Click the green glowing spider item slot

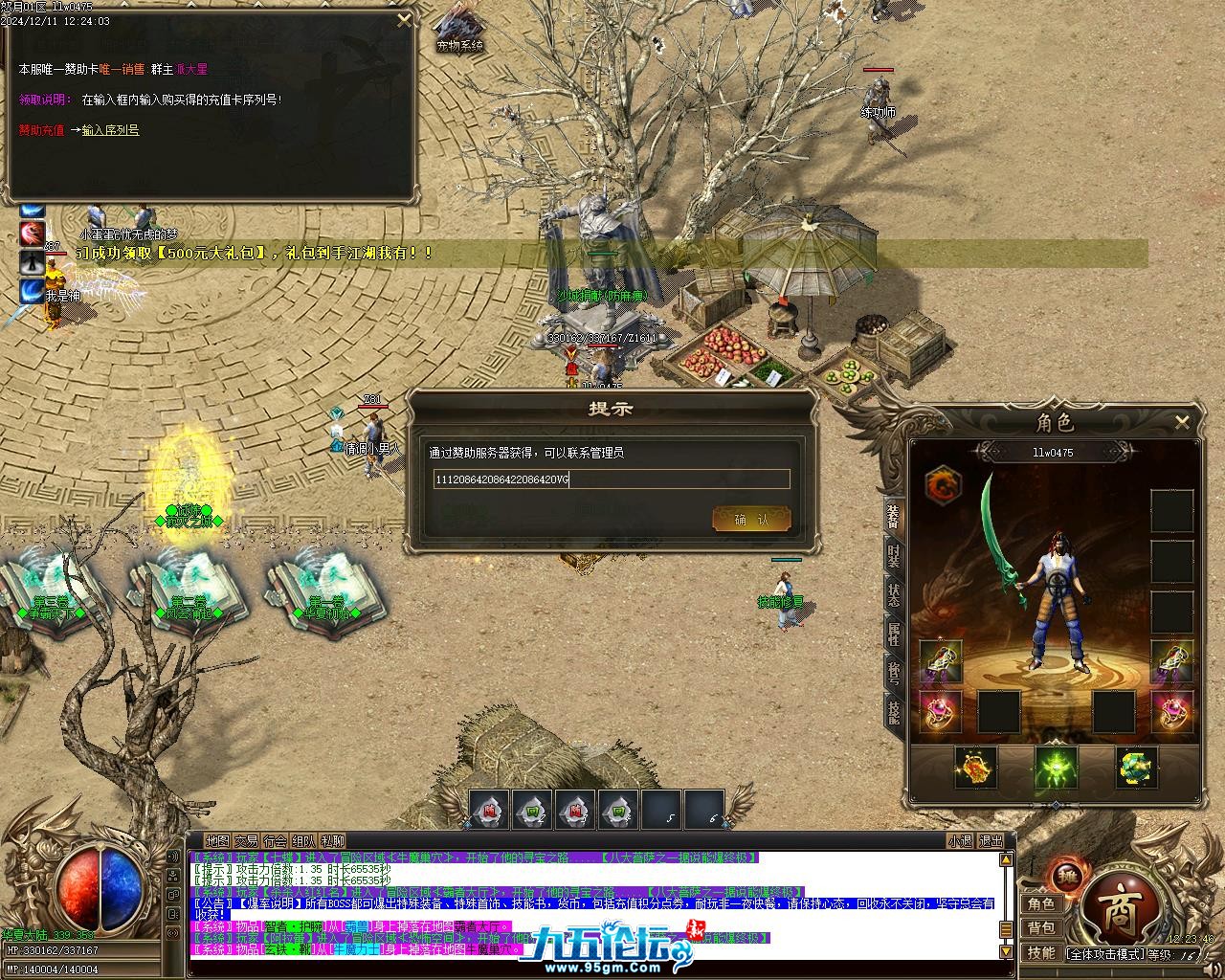click(x=1057, y=768)
